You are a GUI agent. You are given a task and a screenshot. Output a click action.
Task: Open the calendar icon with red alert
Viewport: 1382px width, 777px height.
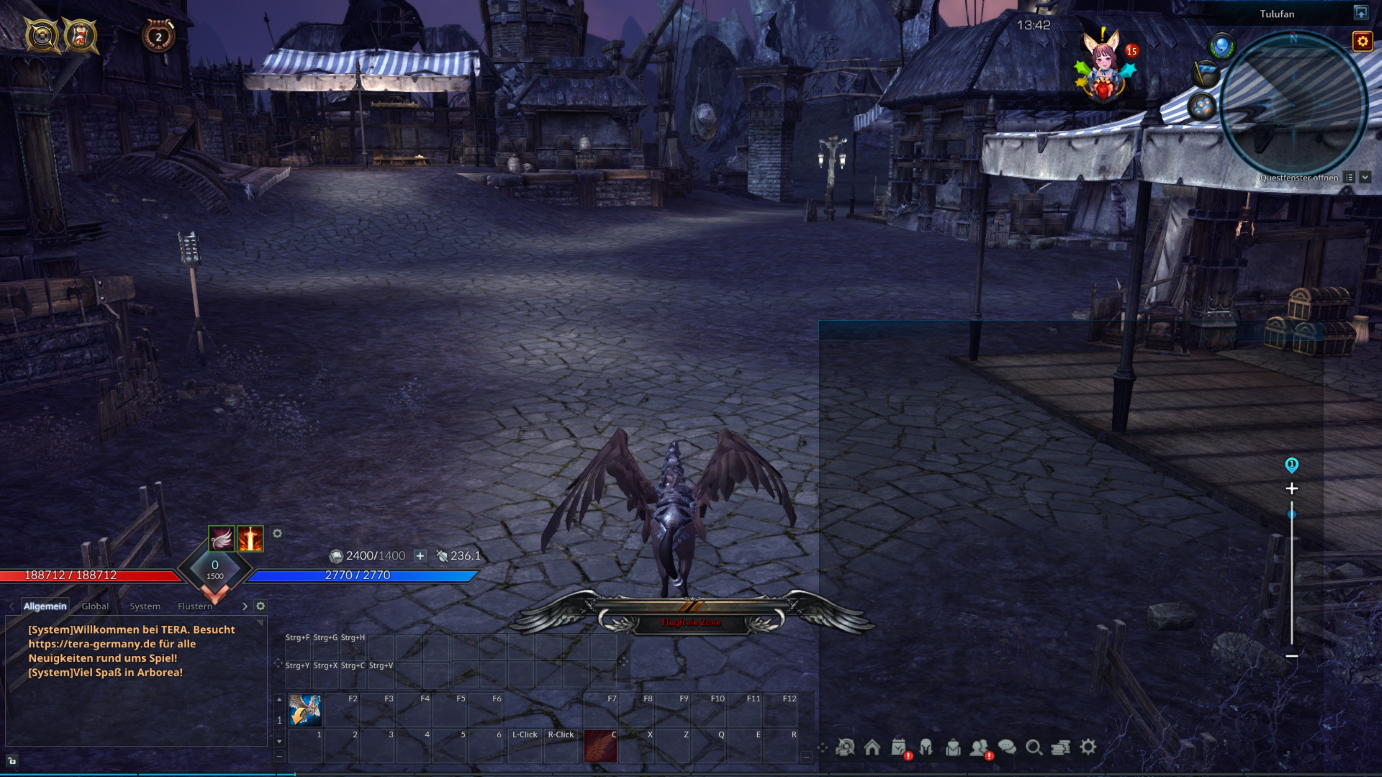[899, 747]
